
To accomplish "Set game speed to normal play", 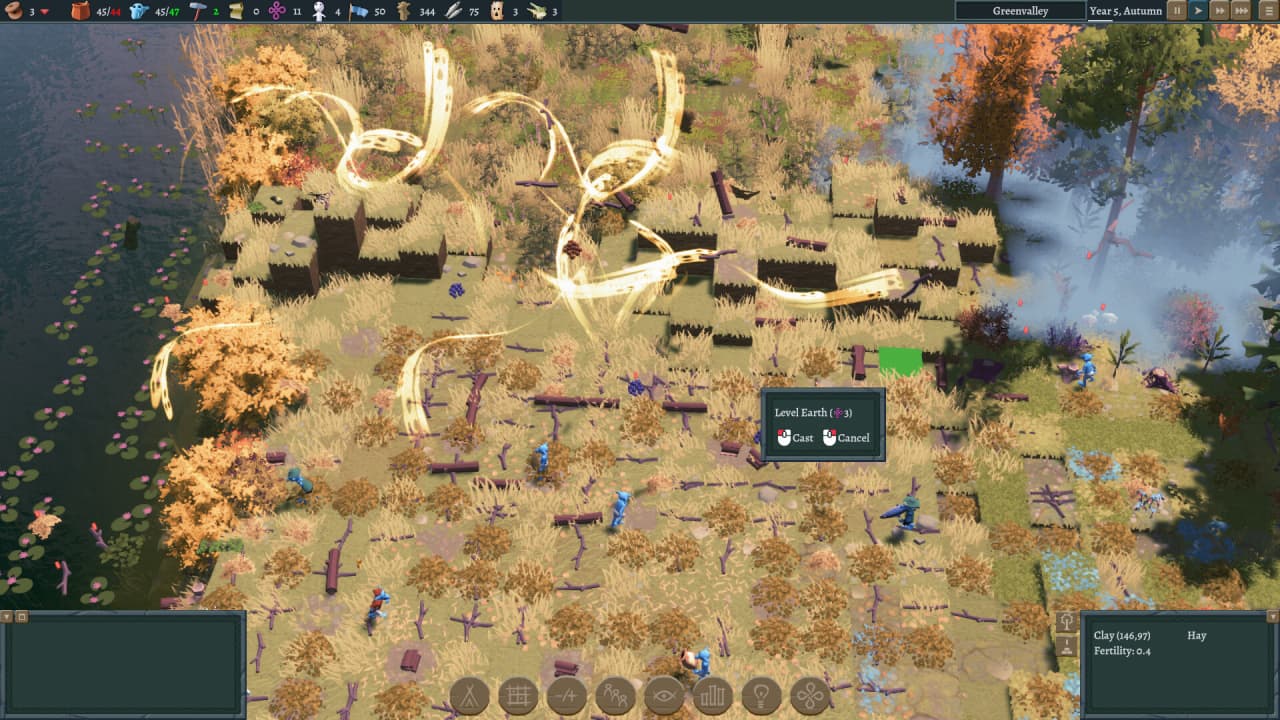I will [x=1198, y=11].
